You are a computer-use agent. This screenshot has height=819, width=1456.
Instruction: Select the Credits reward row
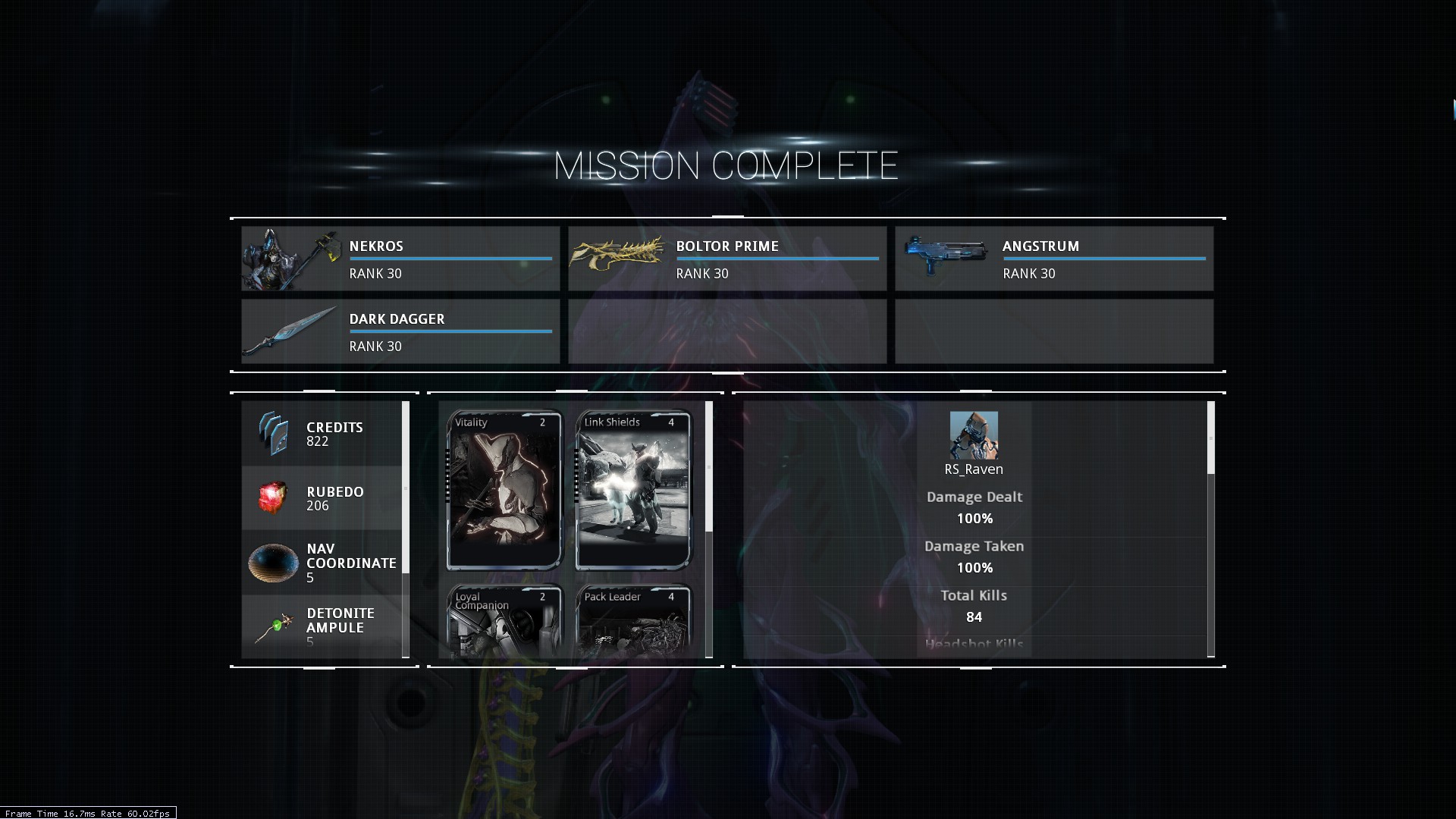point(322,434)
